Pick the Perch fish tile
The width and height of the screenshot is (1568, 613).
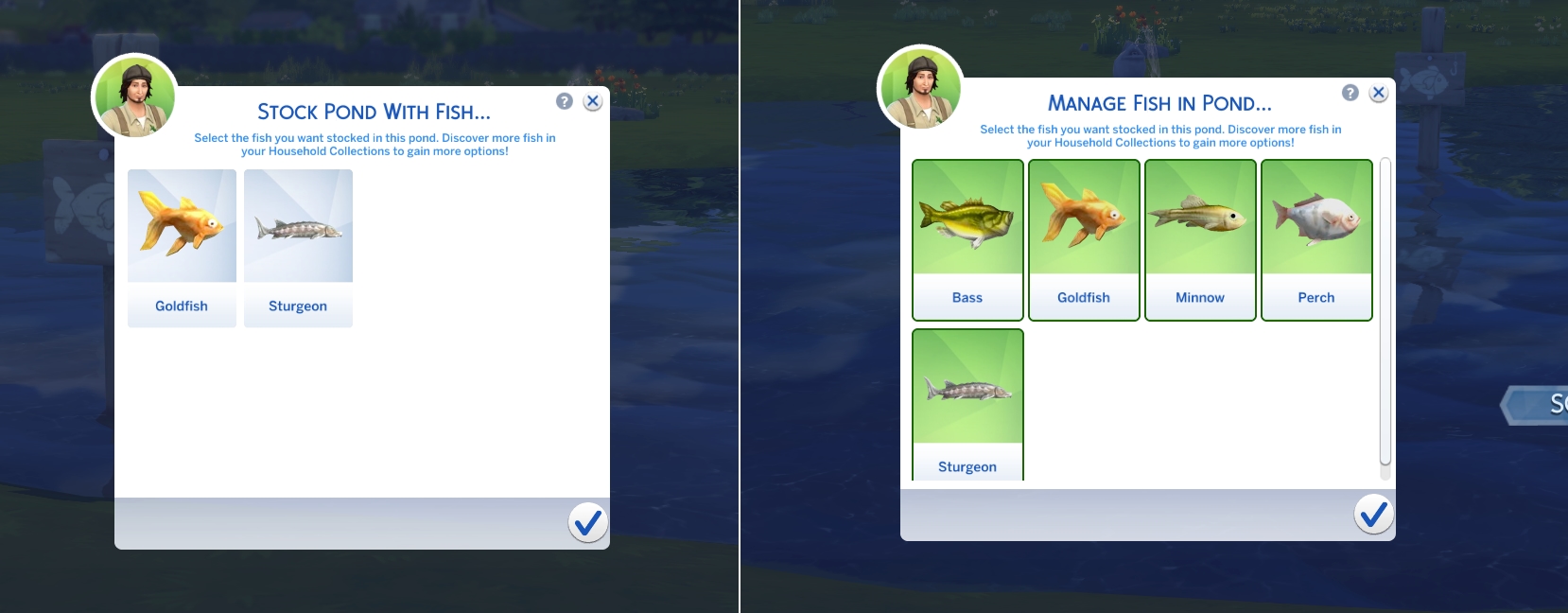(x=1316, y=240)
